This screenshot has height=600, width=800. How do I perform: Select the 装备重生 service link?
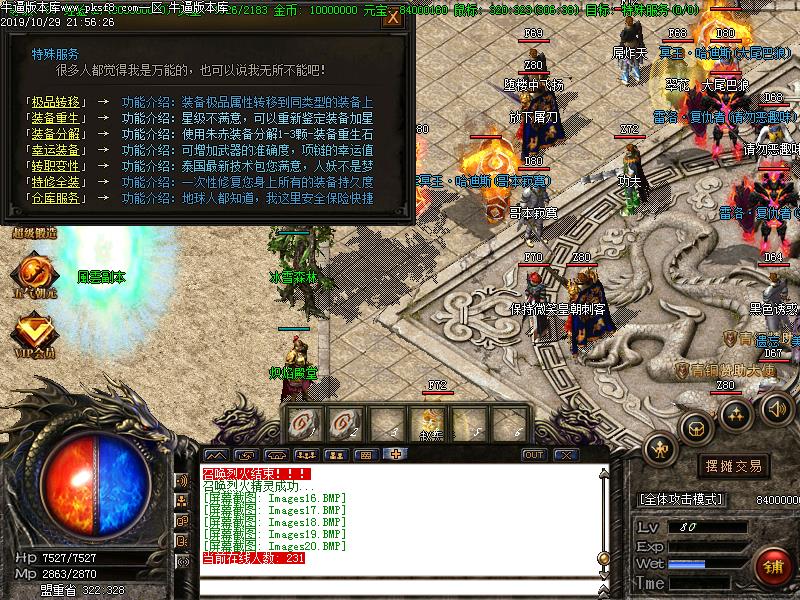tap(56, 118)
